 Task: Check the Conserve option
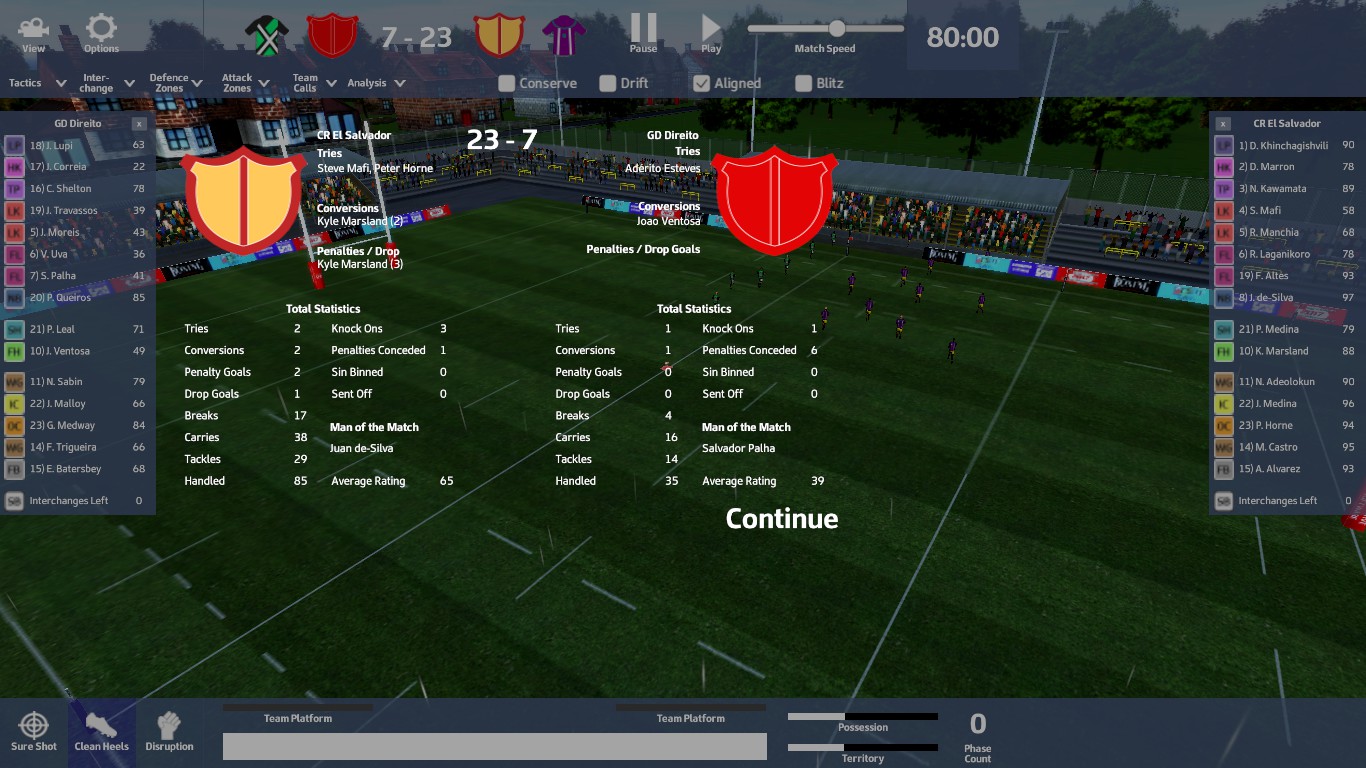click(505, 84)
